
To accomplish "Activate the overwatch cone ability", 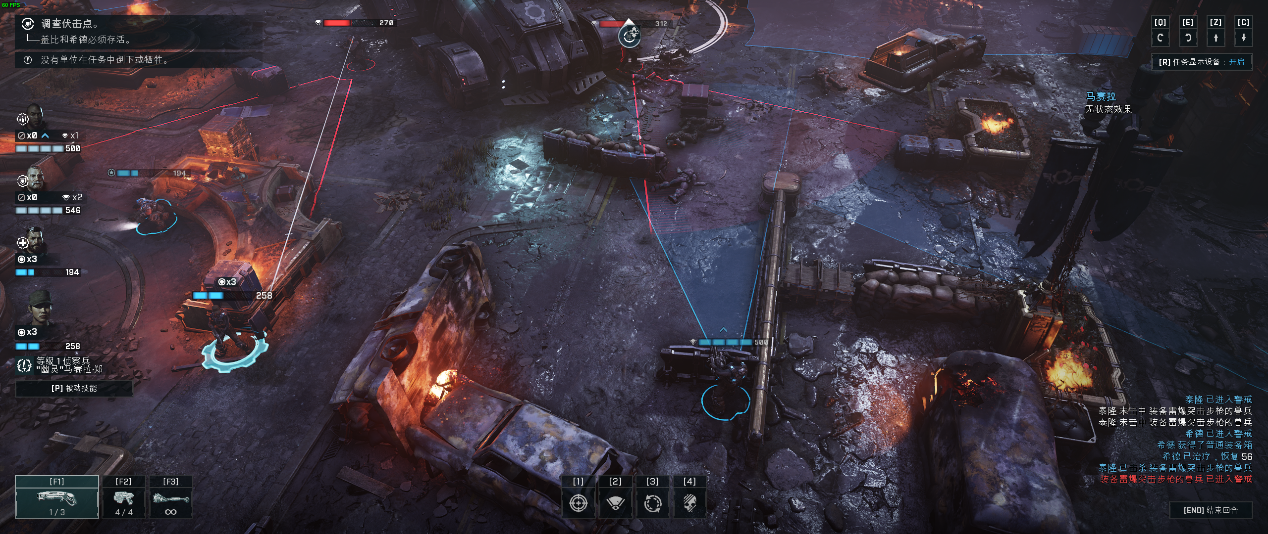I will coord(614,503).
